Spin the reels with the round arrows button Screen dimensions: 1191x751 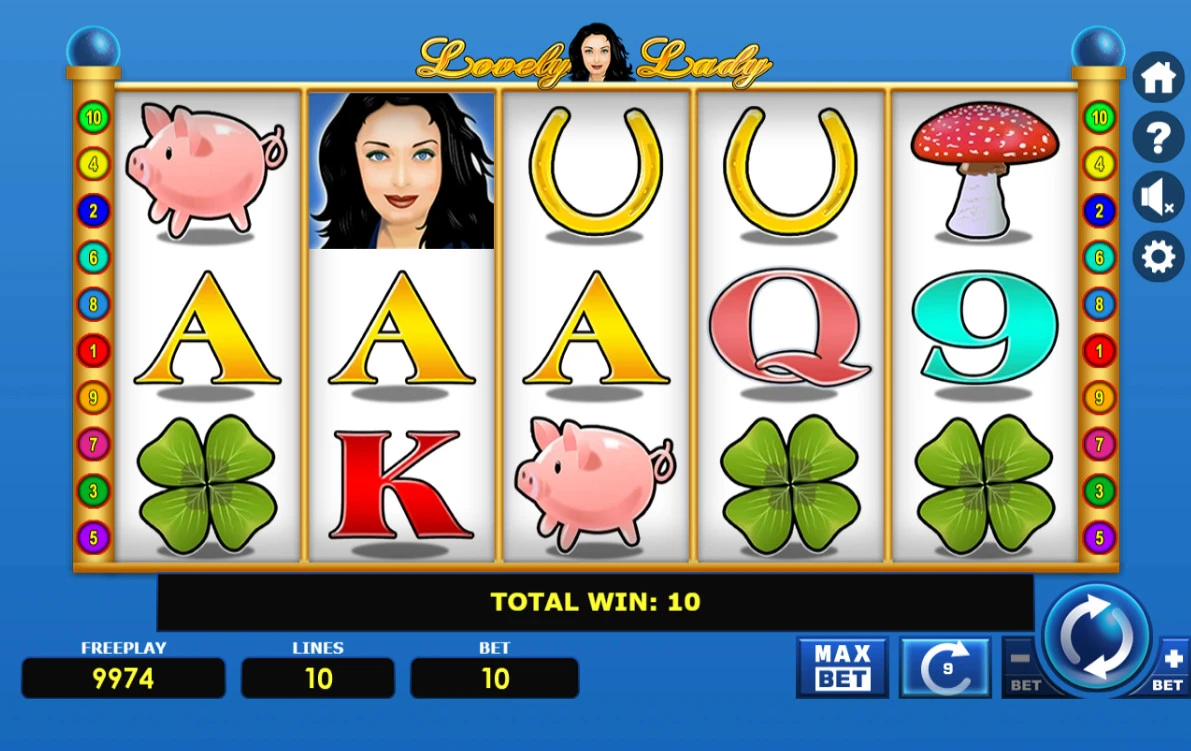tap(1096, 637)
